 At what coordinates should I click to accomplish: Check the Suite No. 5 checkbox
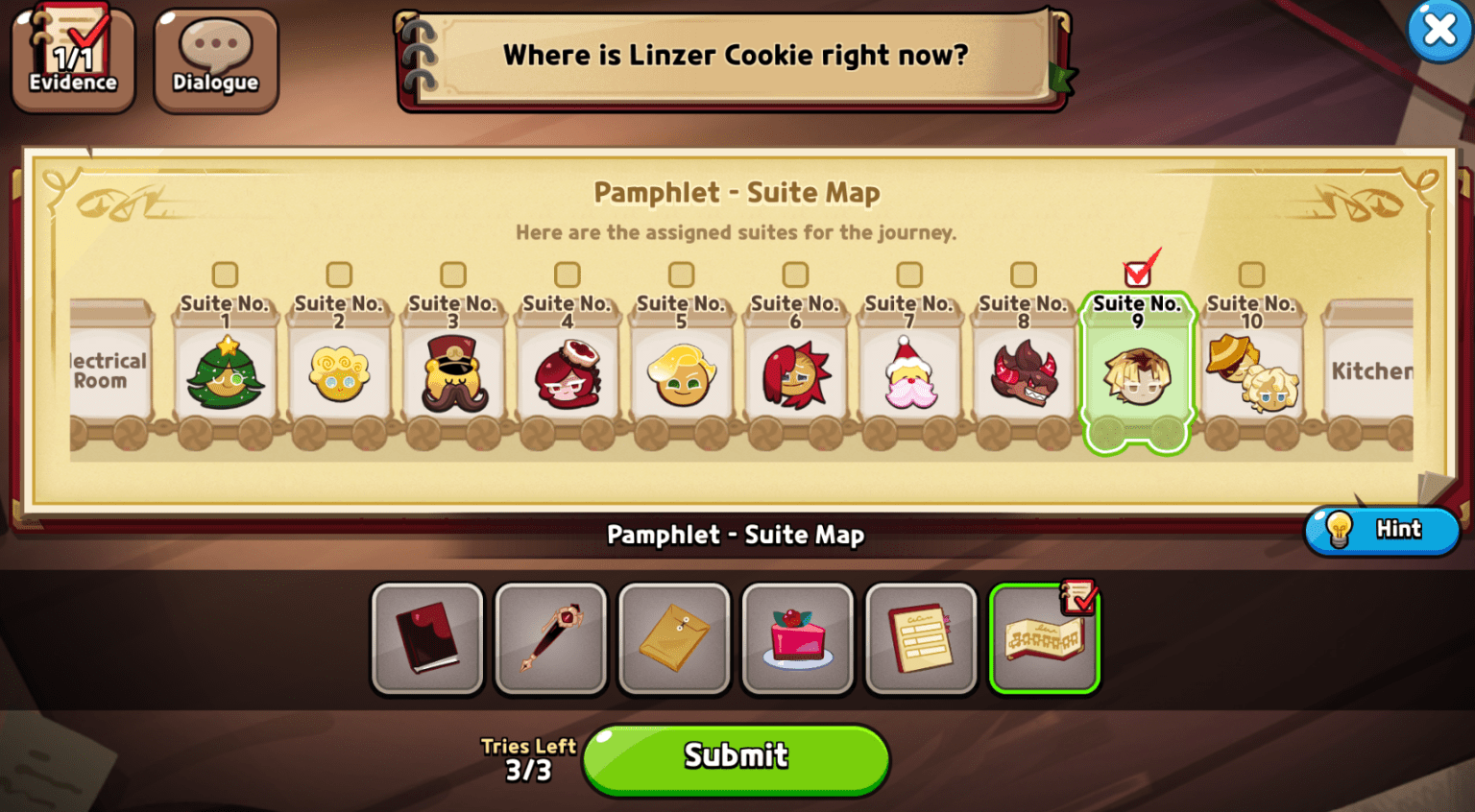point(681,274)
